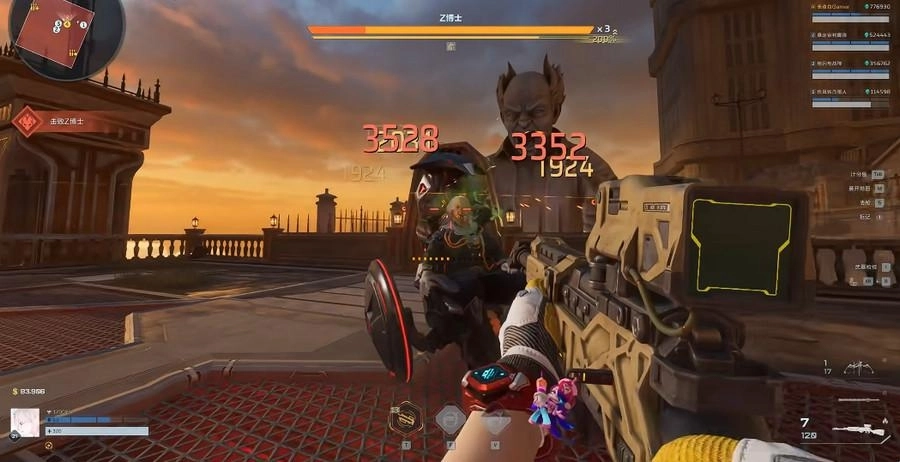Select the bat-shaped bow weapon slot
Image resolution: width=900 pixels, height=462 pixels.
(860, 370)
